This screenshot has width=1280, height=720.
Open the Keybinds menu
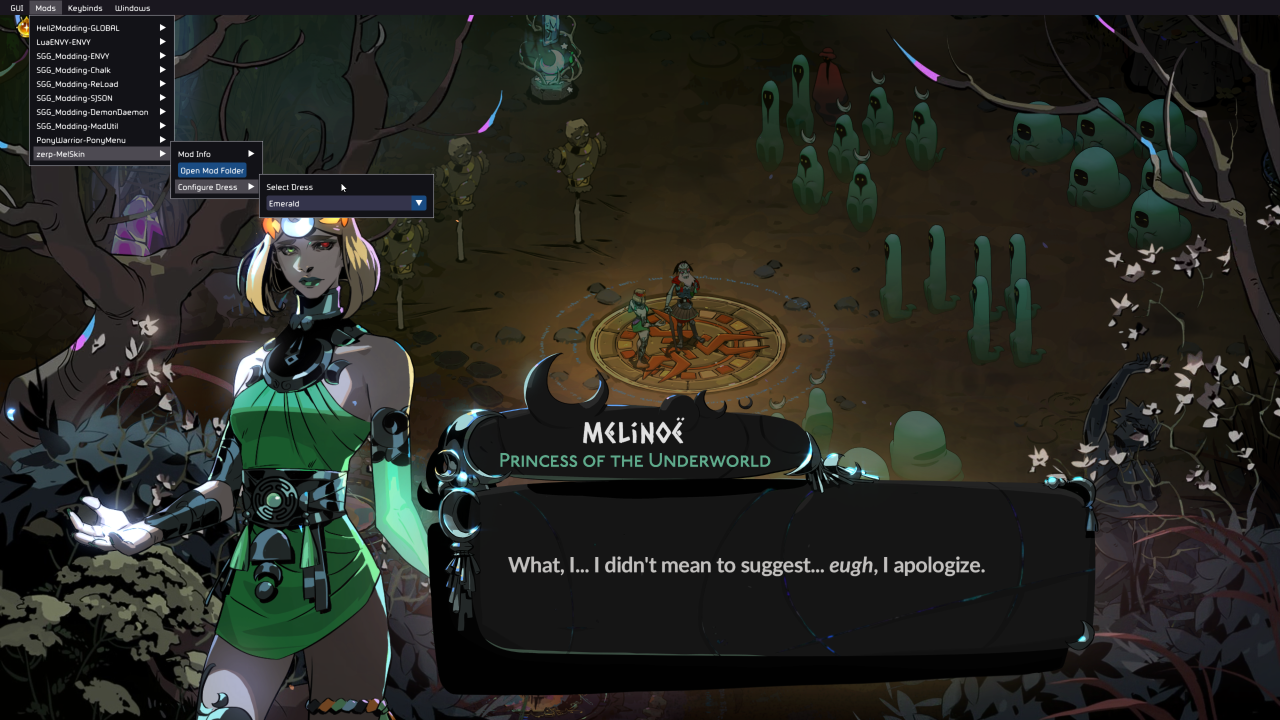coord(85,8)
